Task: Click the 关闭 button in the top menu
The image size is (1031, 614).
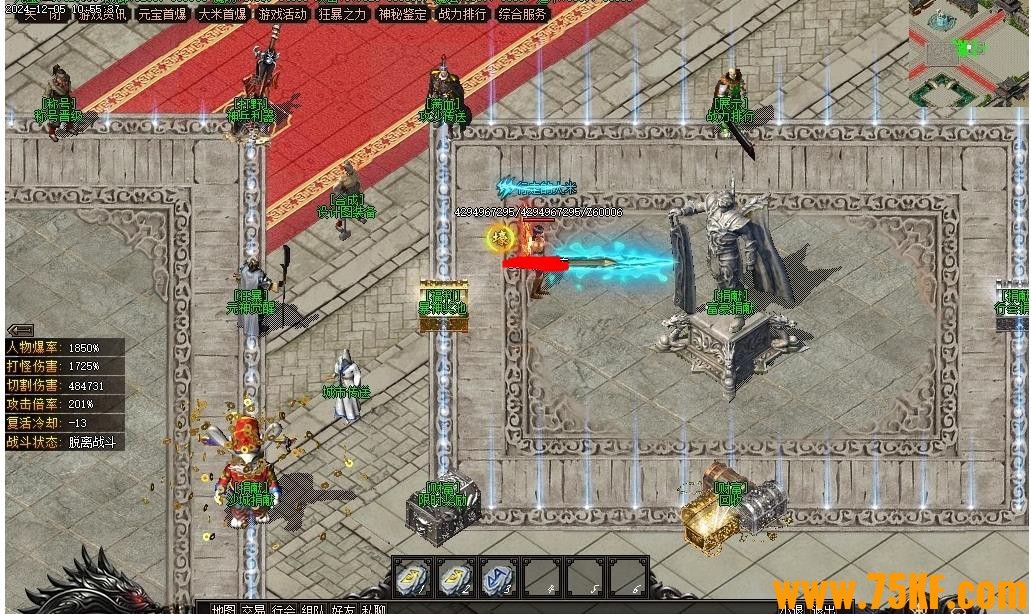Action: [x=42, y=14]
